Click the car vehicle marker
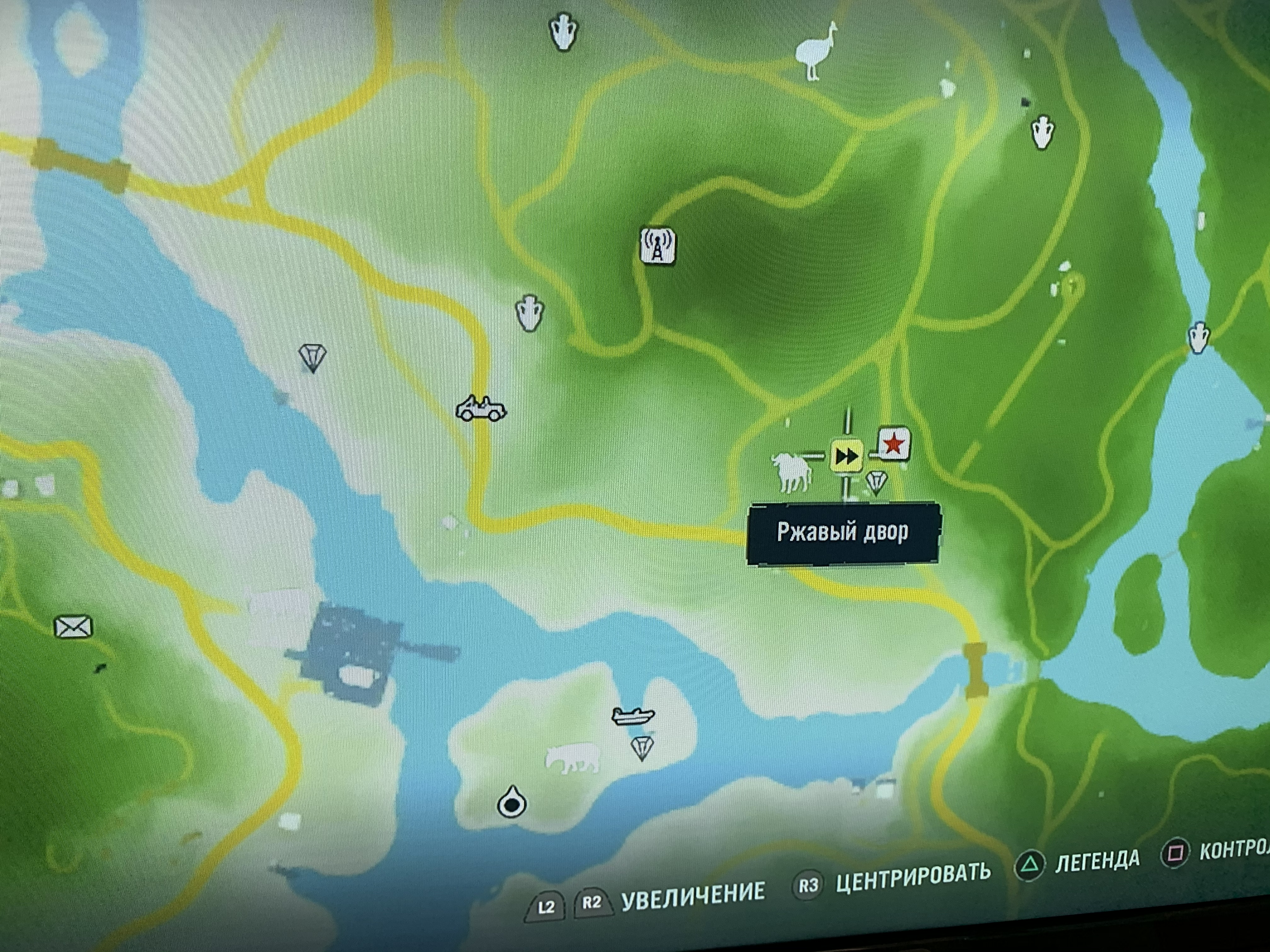The height and width of the screenshot is (952, 1270). [x=481, y=409]
